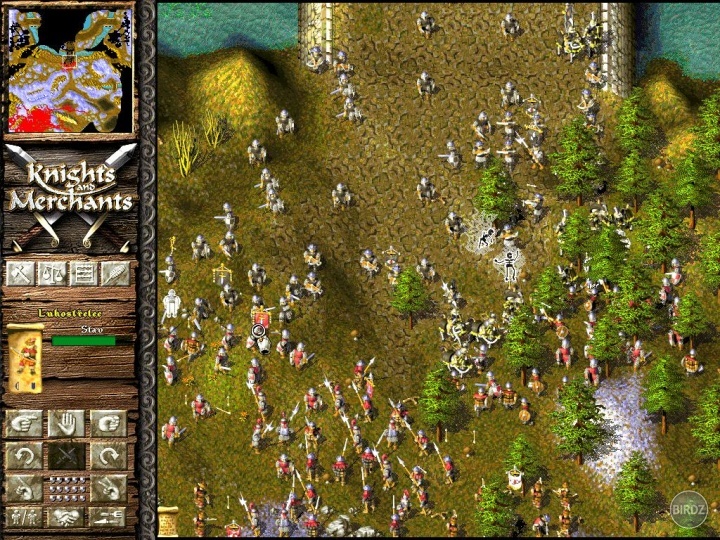Open the build menu with hammer icon
The image size is (720, 540).
pyautogui.click(x=20, y=273)
